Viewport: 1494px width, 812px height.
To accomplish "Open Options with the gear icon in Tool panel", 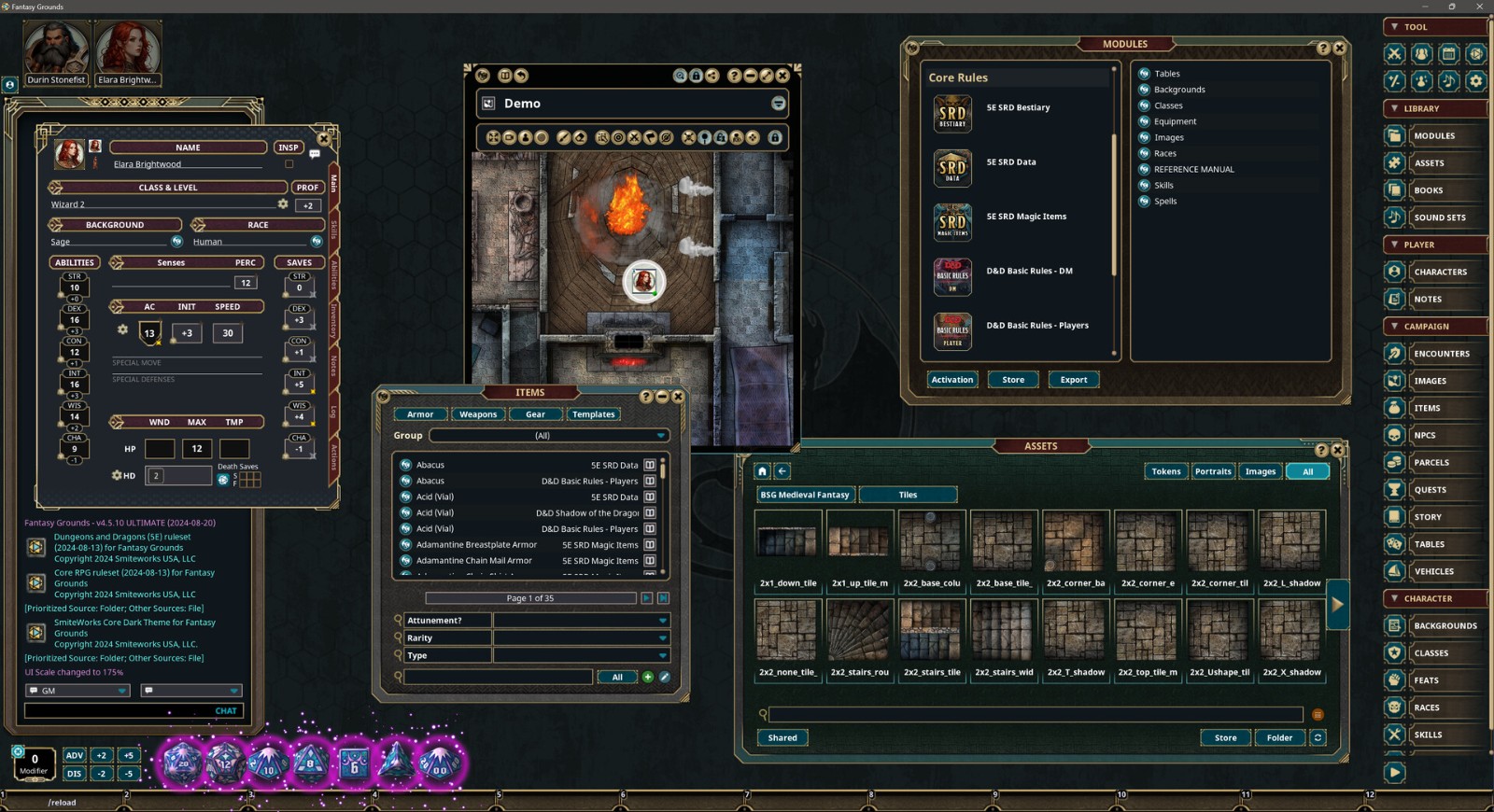I will (1475, 81).
